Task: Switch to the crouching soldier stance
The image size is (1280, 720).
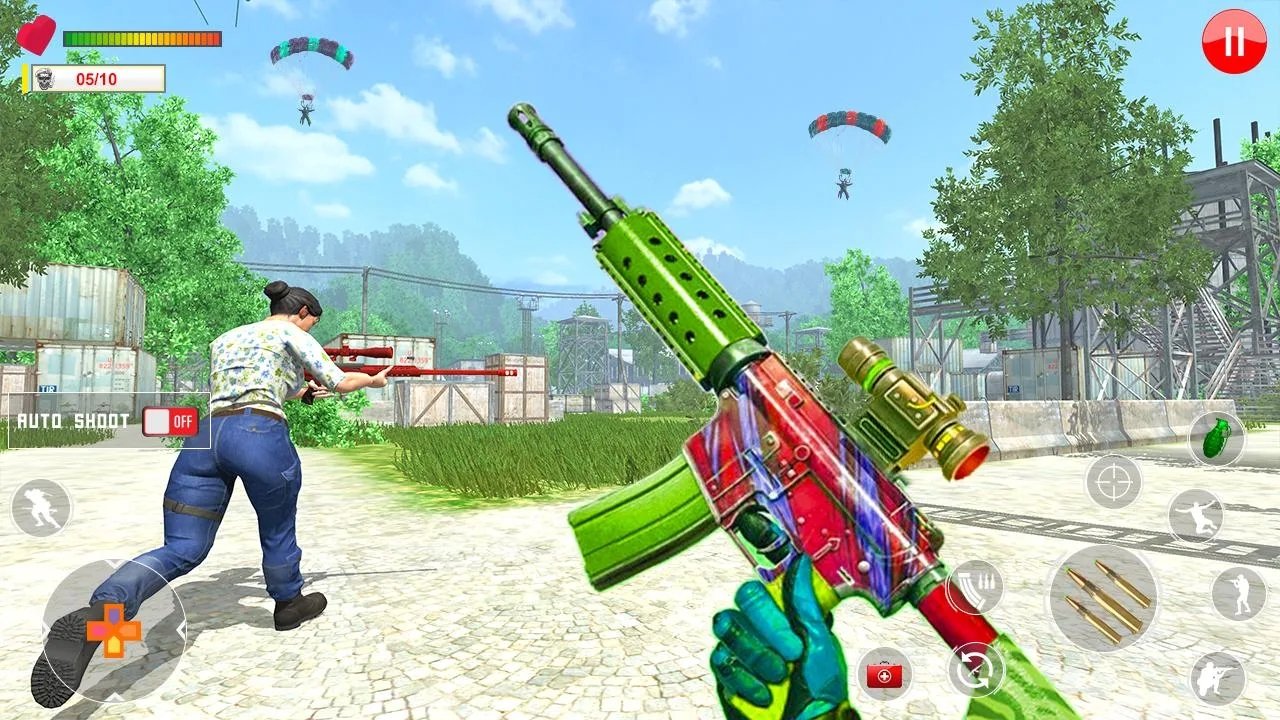Action: pos(1217,679)
